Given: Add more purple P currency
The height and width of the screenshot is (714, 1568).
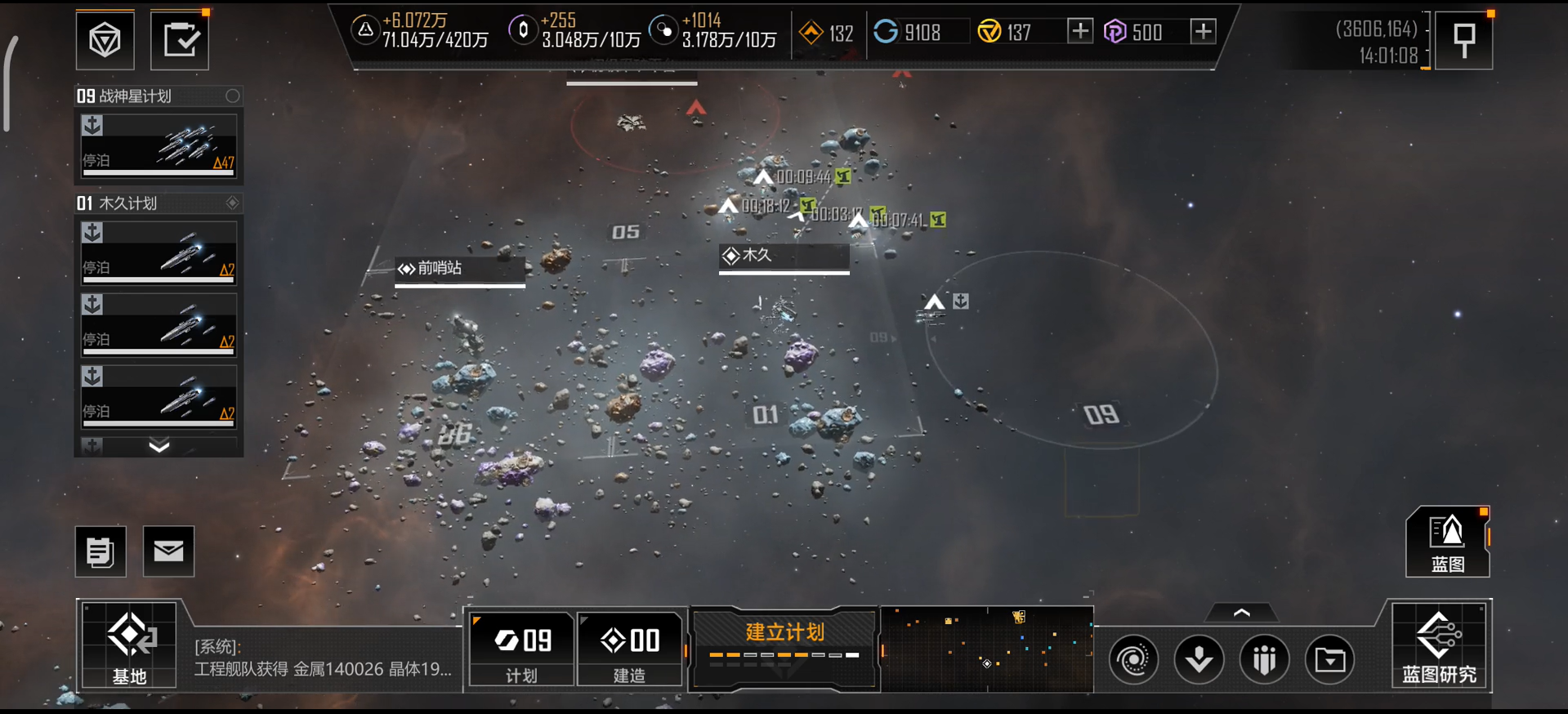Looking at the screenshot, I should click(x=1203, y=32).
